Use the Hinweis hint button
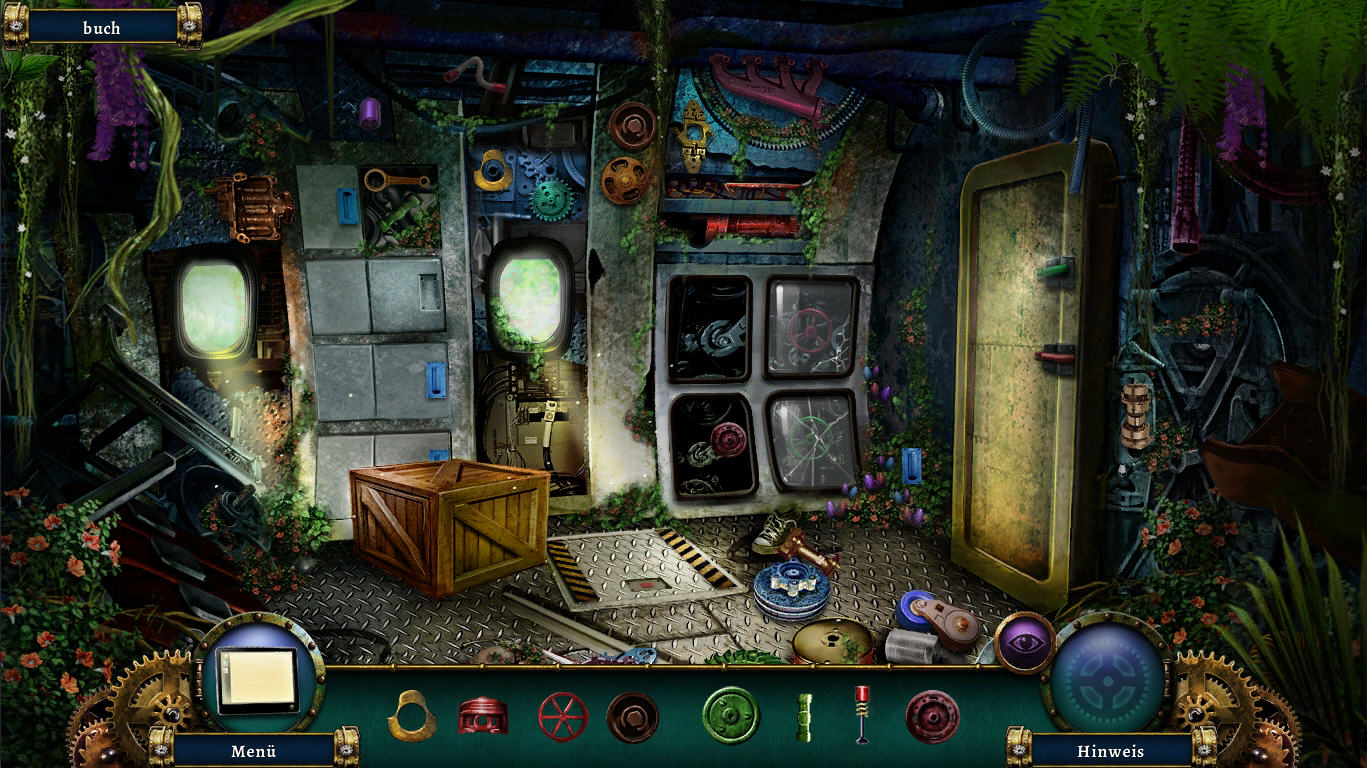 (x=1110, y=751)
